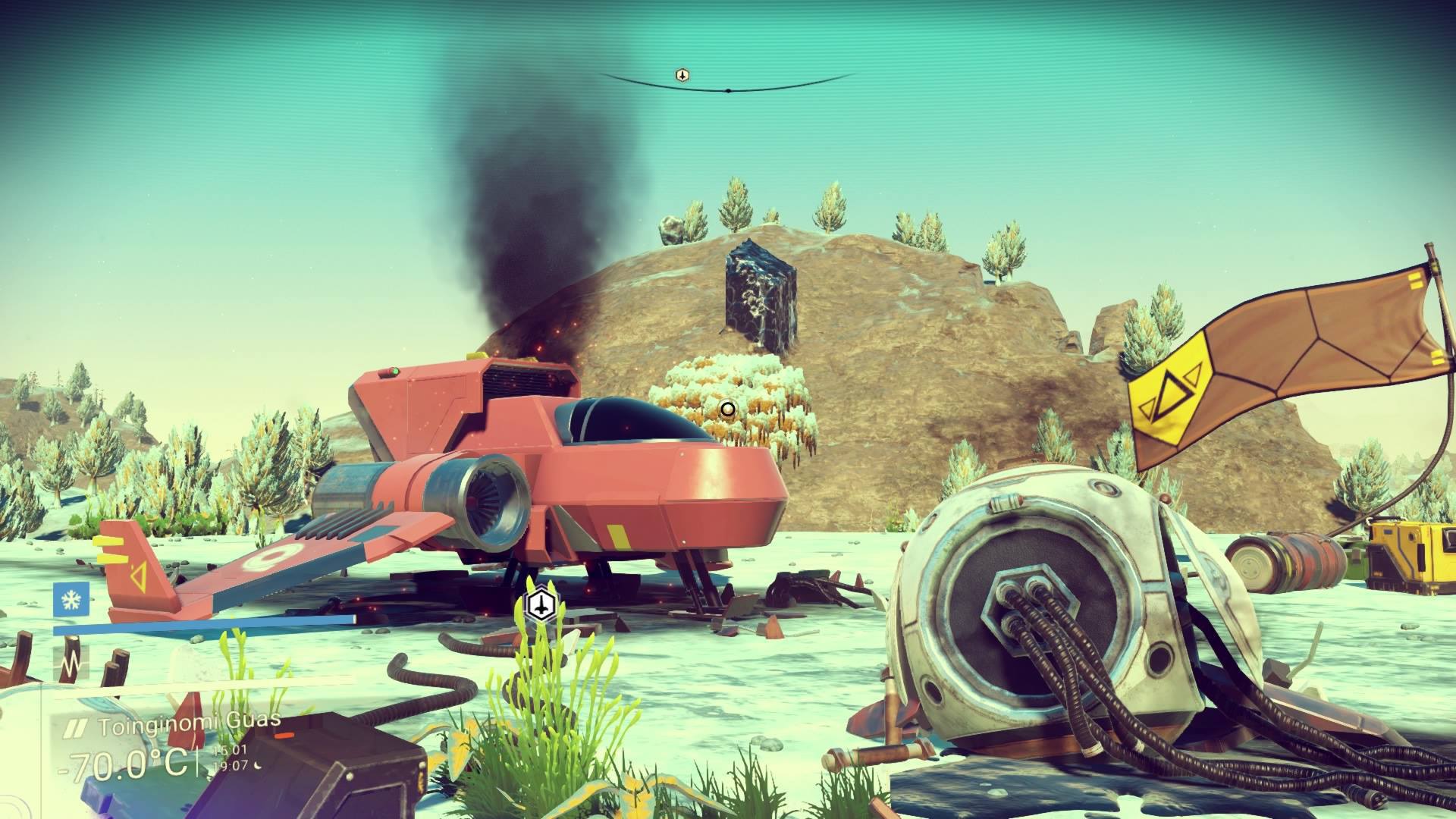Click the starship marker on the top compass arc
The width and height of the screenshot is (1456, 819).
(x=682, y=74)
